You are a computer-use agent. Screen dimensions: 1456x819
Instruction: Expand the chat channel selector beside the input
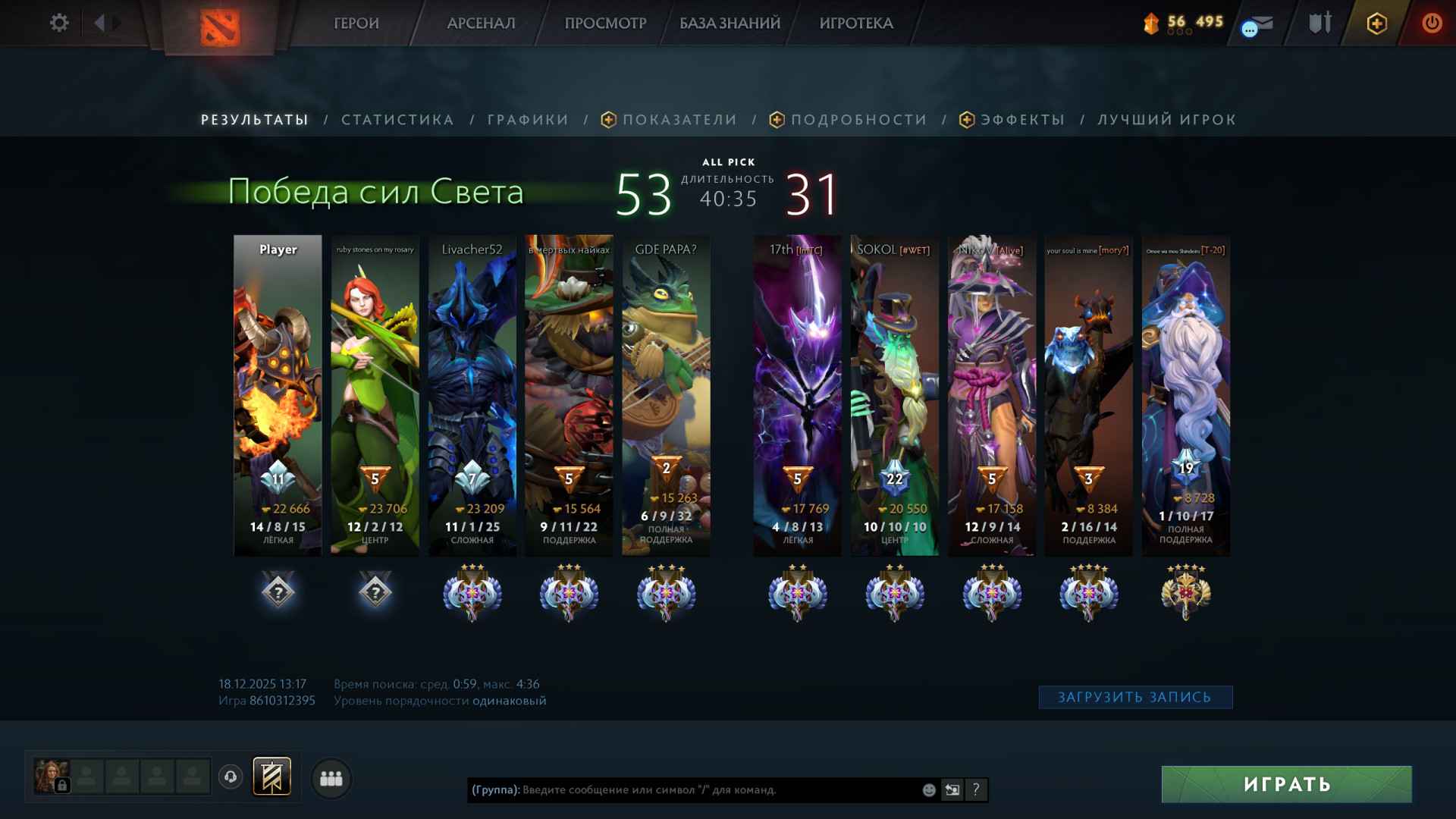click(952, 789)
